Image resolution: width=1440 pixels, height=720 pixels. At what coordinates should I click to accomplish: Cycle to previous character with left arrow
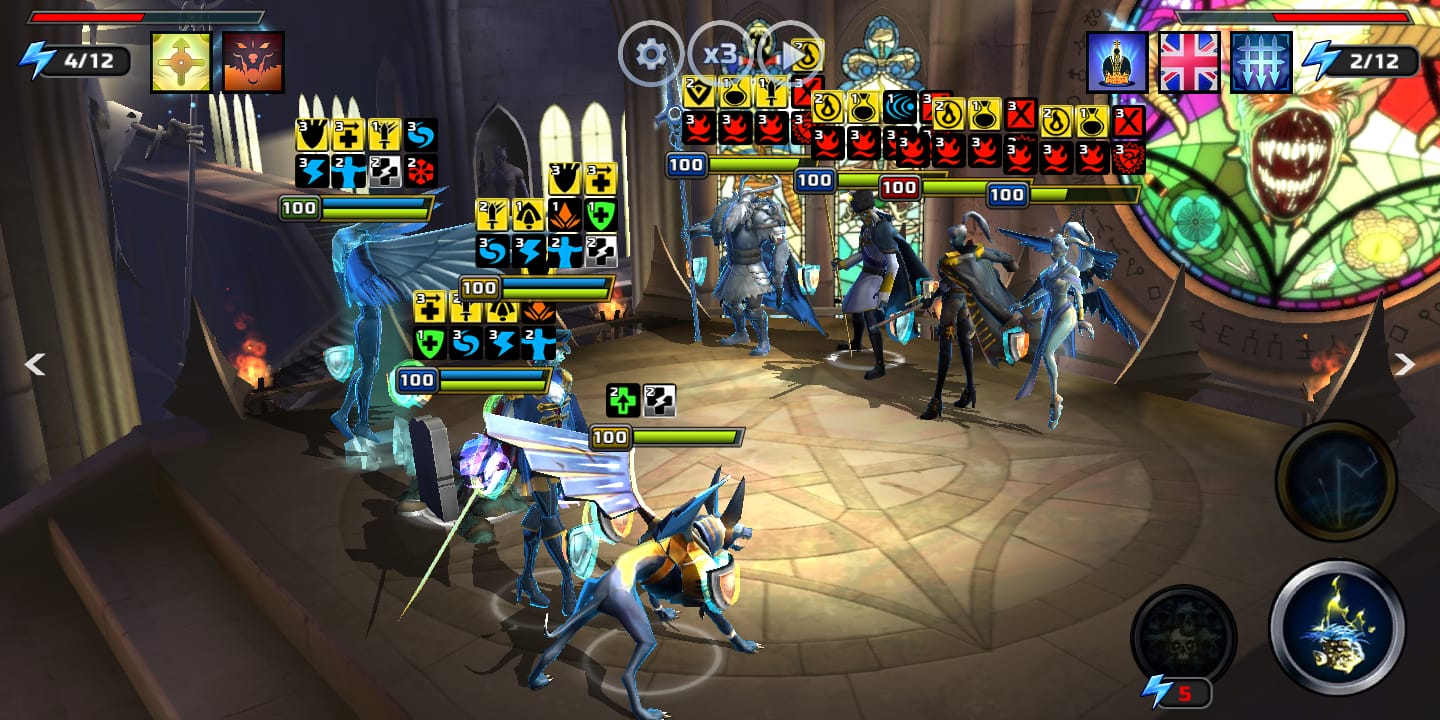[35, 365]
